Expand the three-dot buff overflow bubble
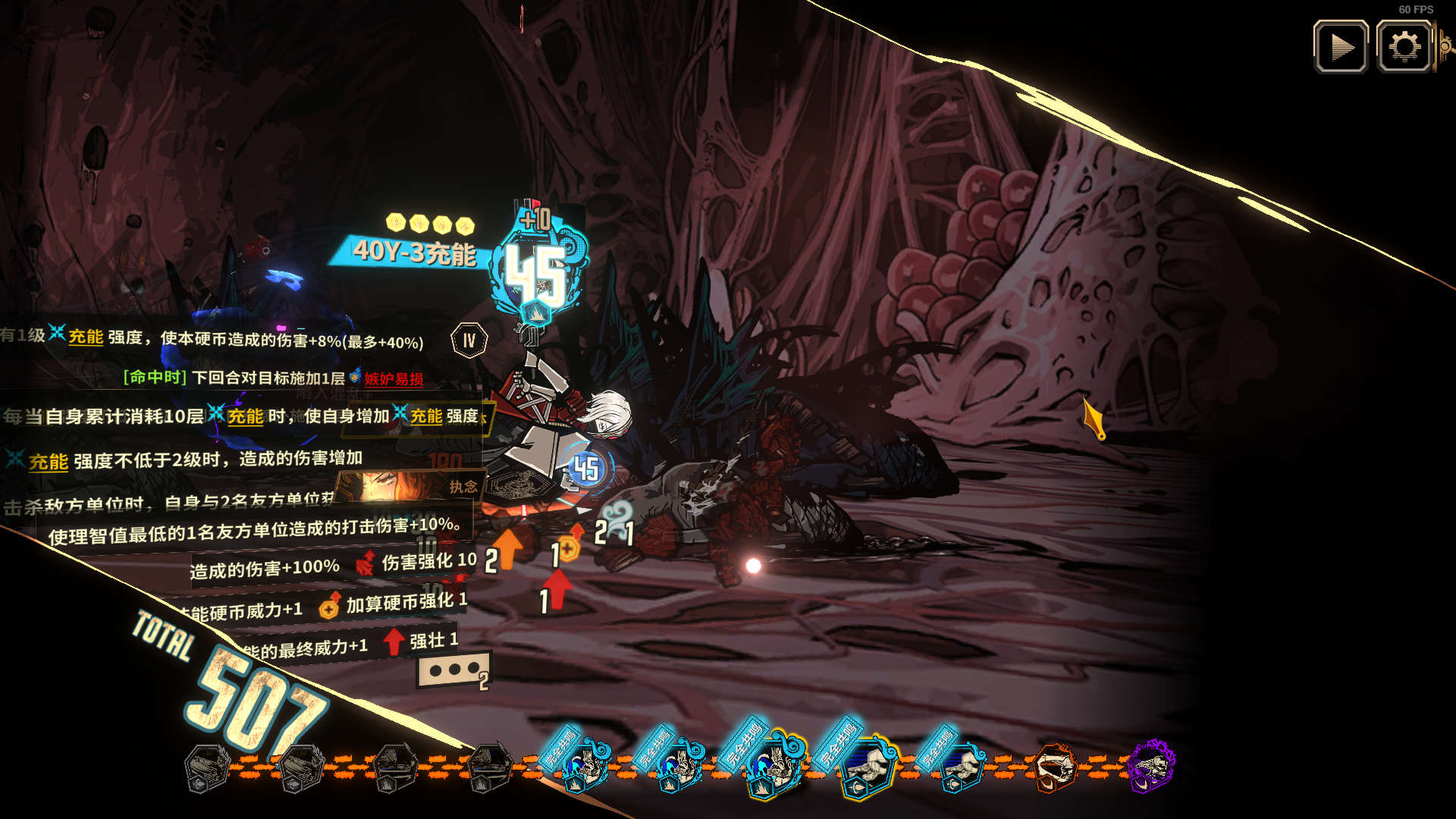This screenshot has height=819, width=1456. (453, 670)
